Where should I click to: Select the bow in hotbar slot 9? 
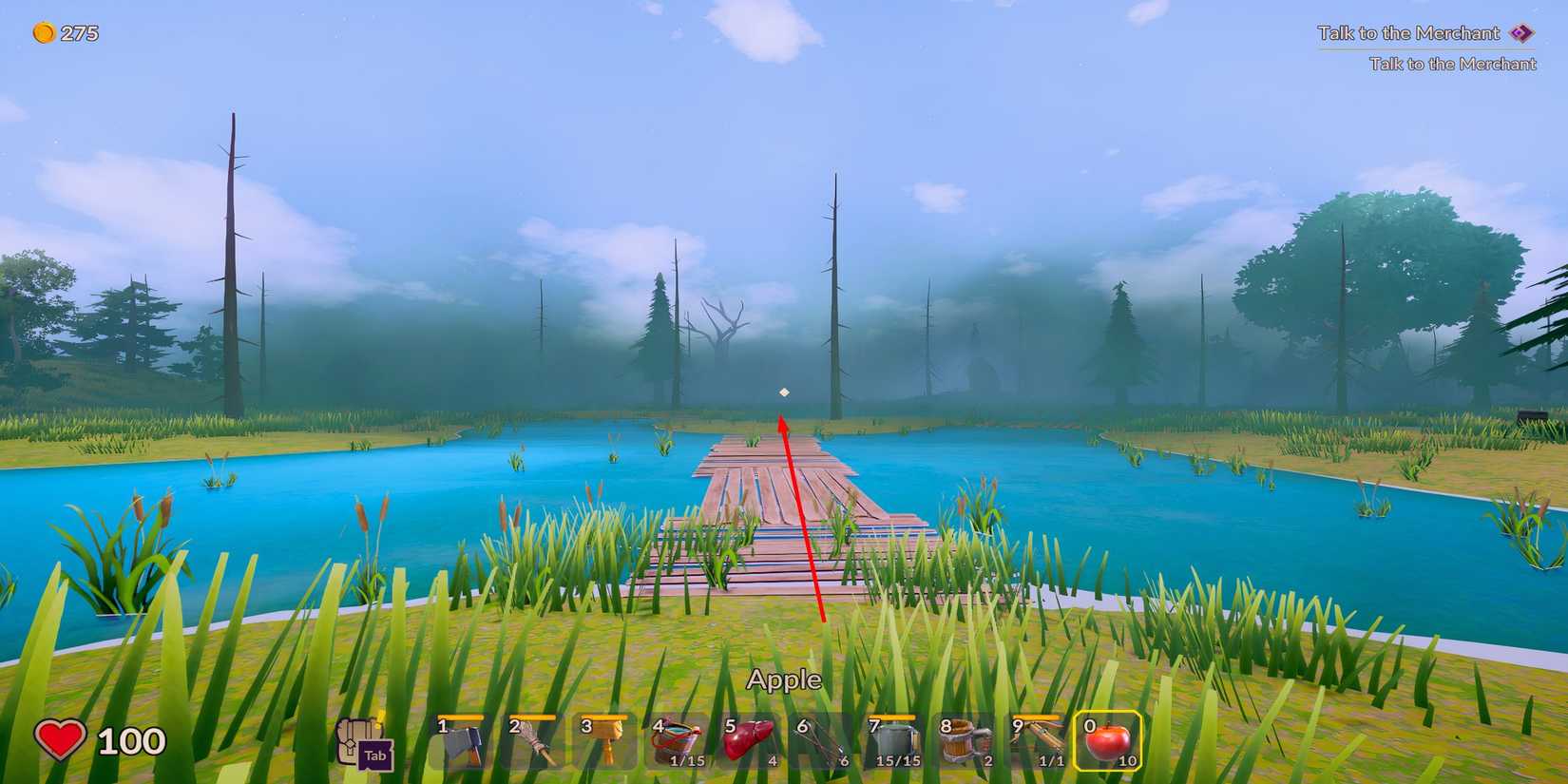point(1037,741)
